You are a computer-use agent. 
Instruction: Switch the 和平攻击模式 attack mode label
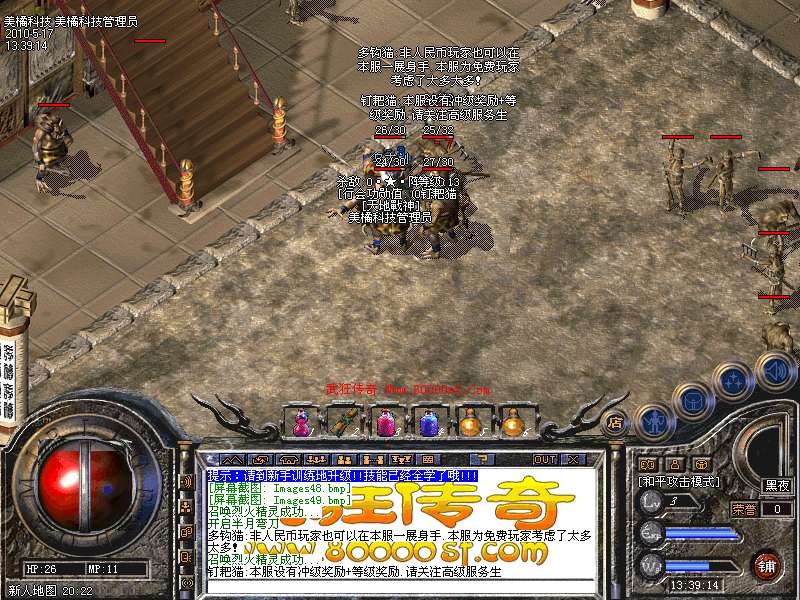[680, 481]
